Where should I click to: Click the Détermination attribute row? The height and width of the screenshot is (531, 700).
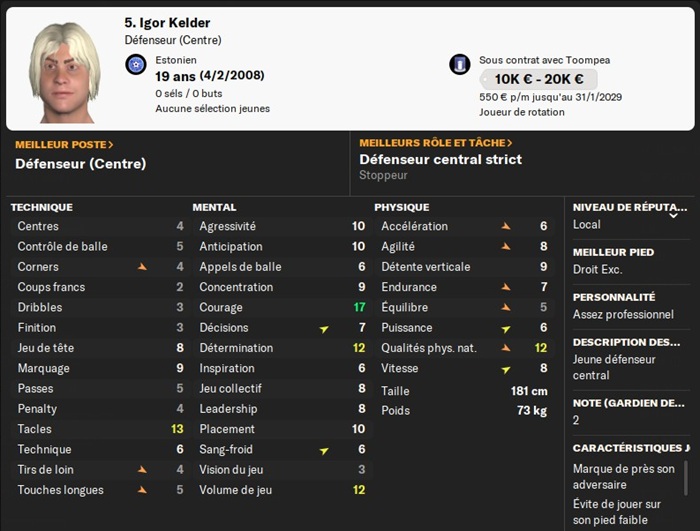click(x=282, y=348)
